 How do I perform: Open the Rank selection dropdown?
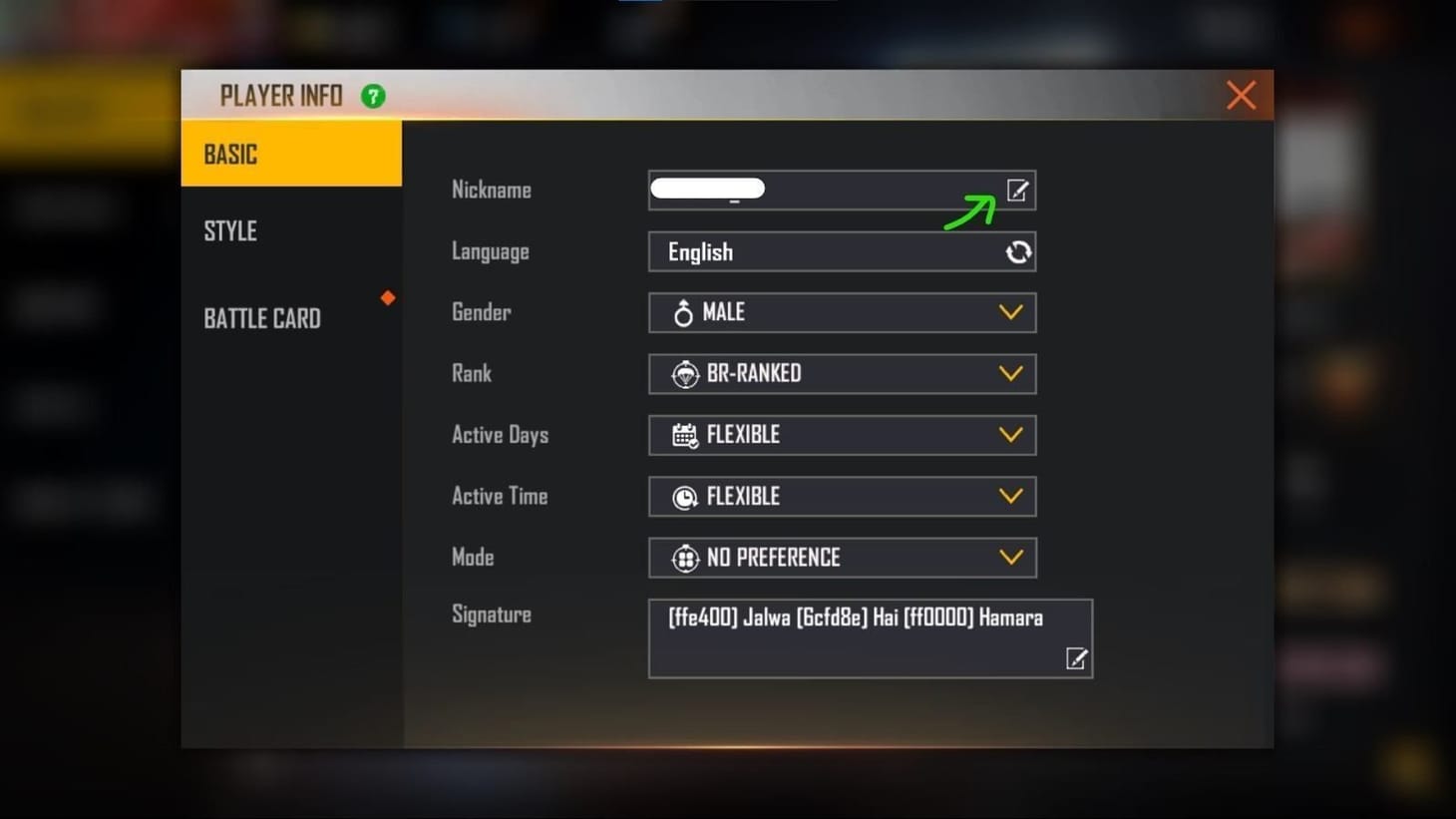[1010, 373]
